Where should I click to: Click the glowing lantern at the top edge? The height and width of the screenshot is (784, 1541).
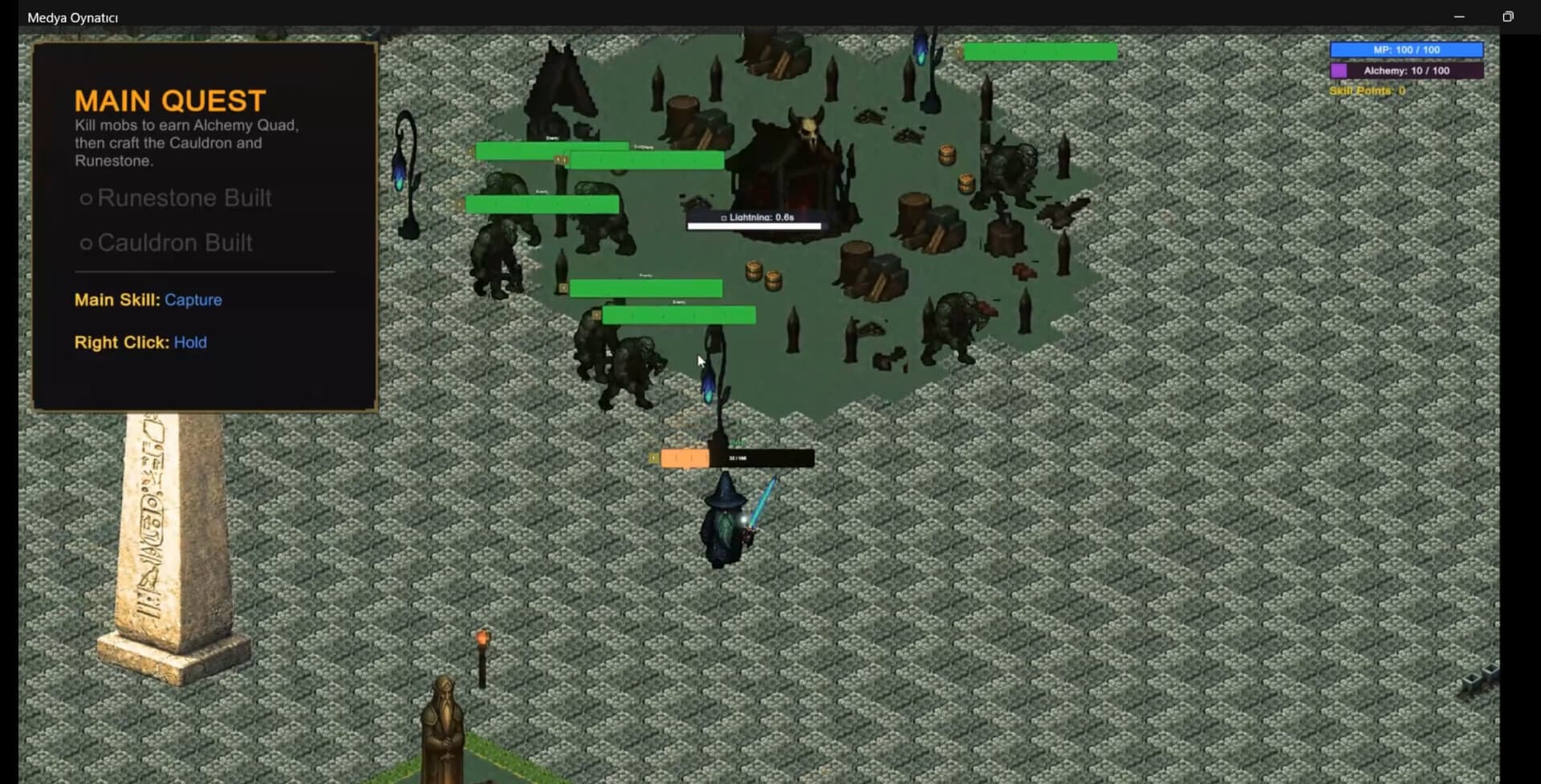coord(919,48)
